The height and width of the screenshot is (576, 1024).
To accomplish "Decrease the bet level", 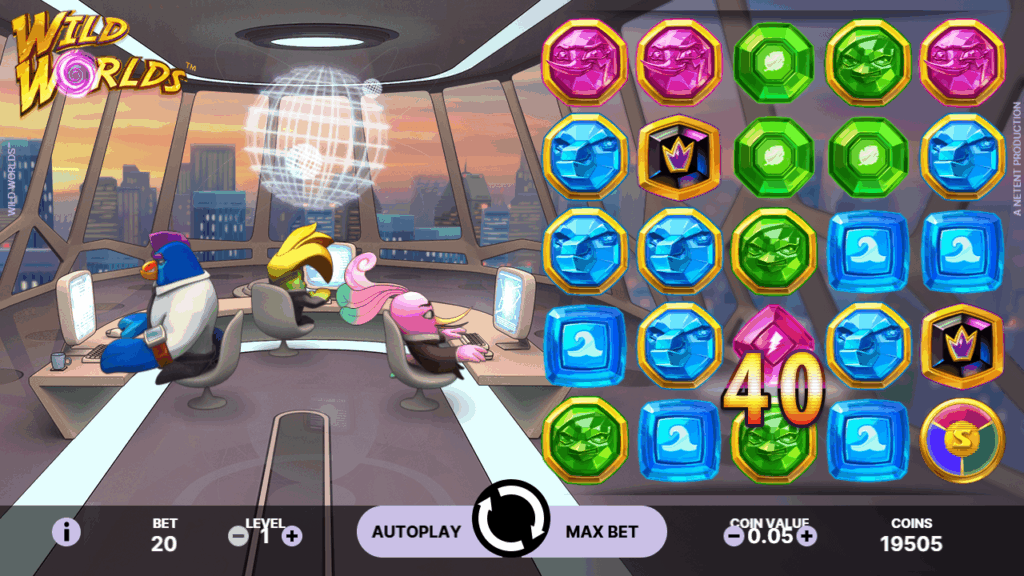I will pyautogui.click(x=238, y=535).
